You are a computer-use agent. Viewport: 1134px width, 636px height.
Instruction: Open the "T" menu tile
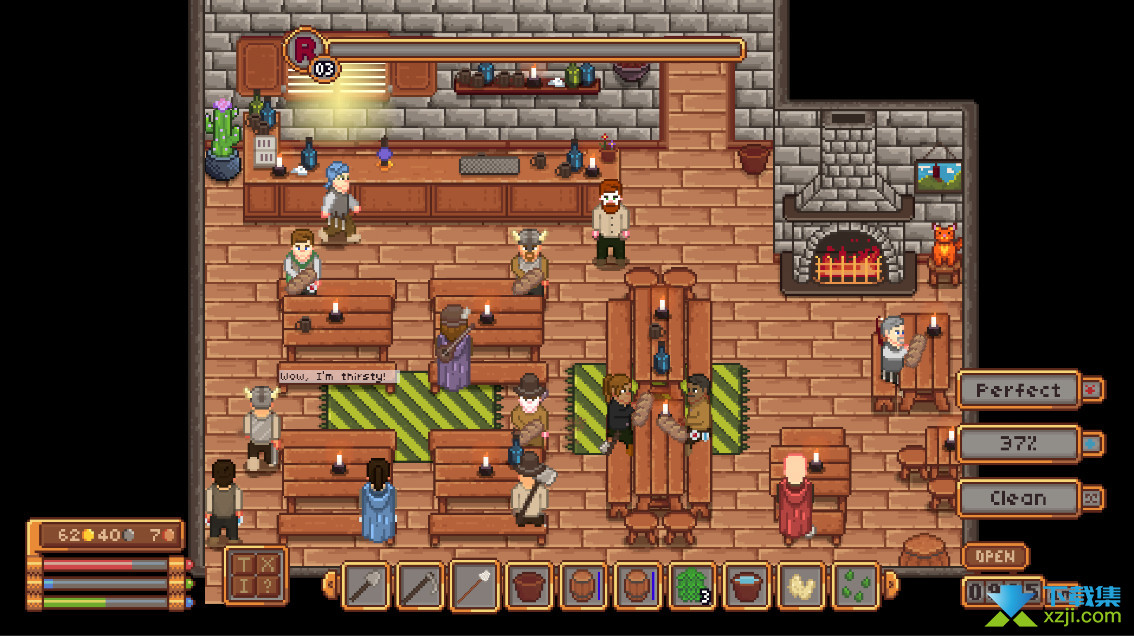tap(244, 565)
